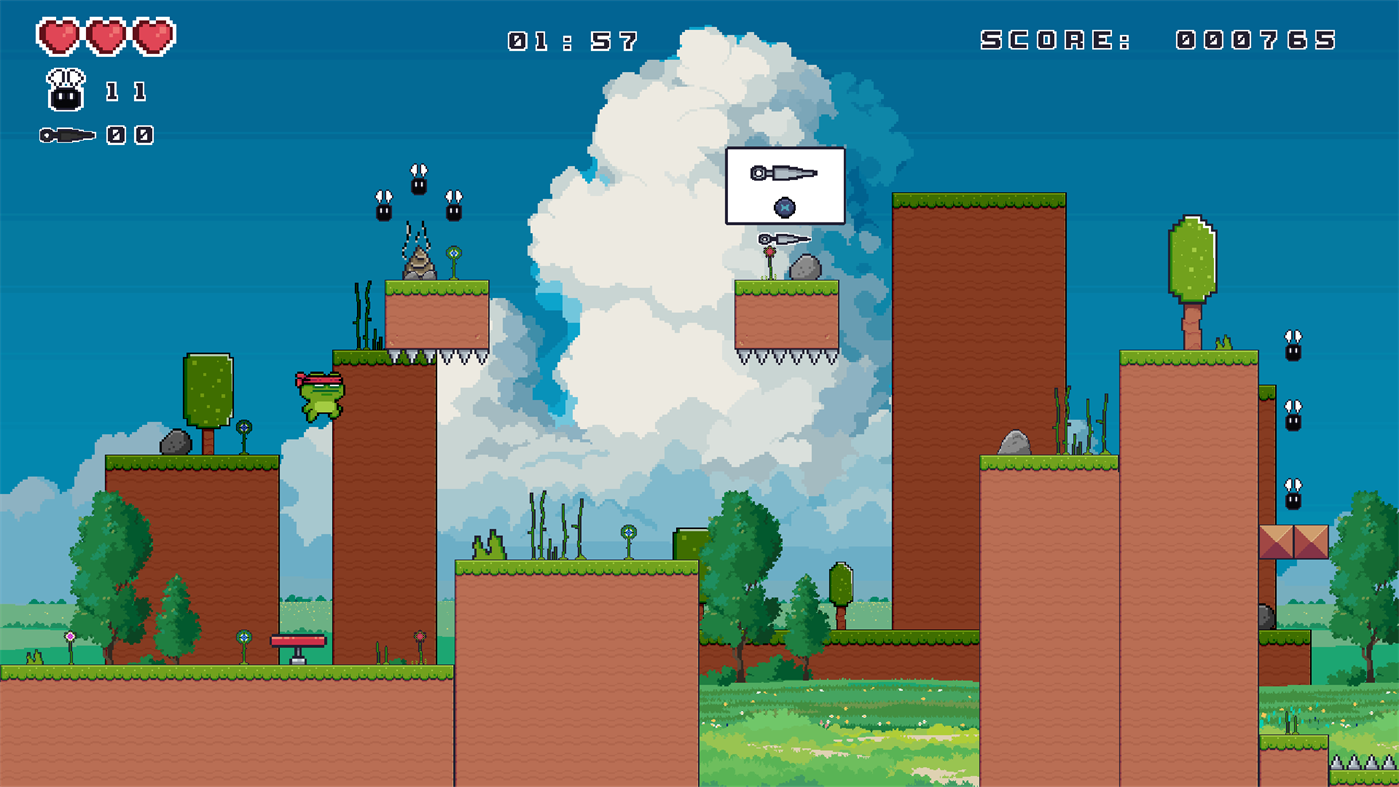Click the pink flower on the bottom-left grass

click(68, 634)
